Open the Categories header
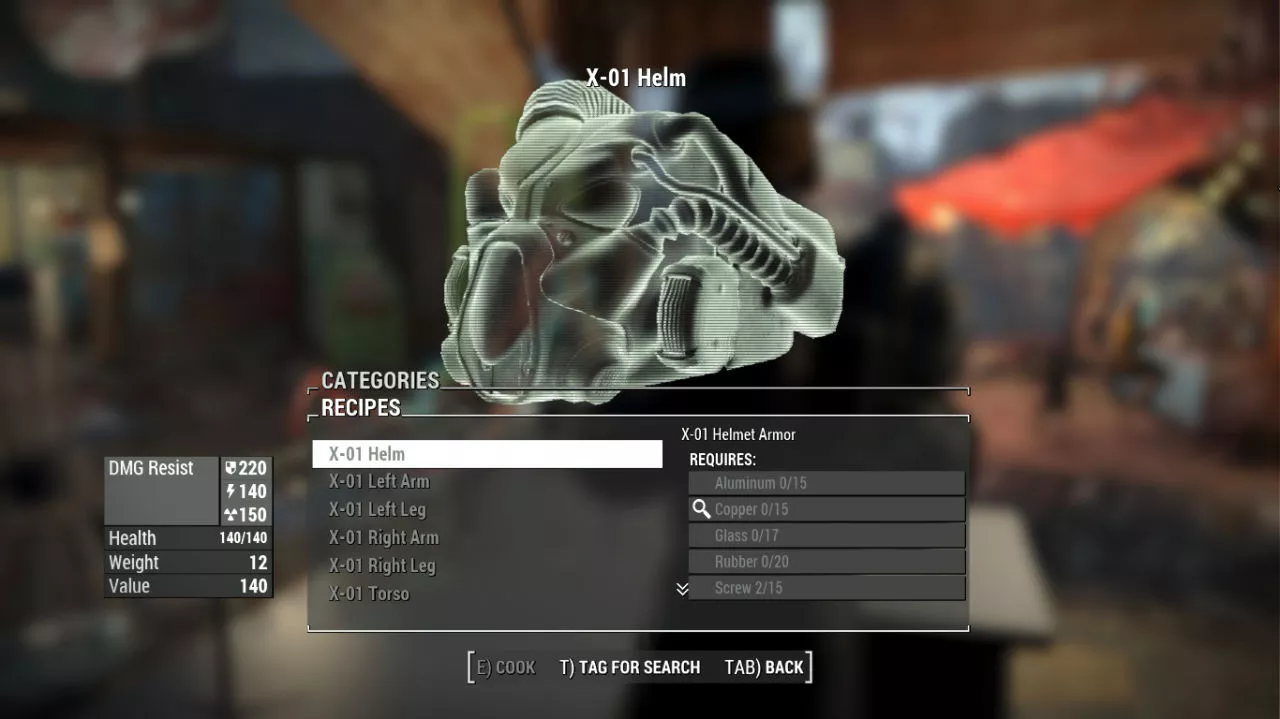Viewport: 1280px width, 719px height. tap(380, 380)
